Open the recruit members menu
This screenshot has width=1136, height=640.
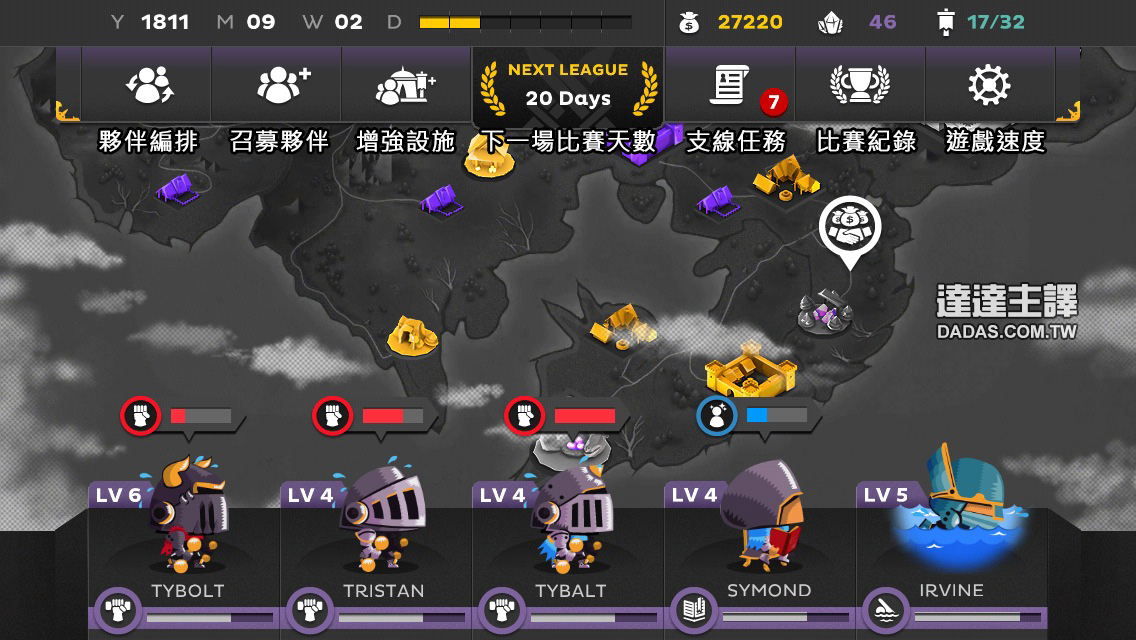[x=279, y=87]
